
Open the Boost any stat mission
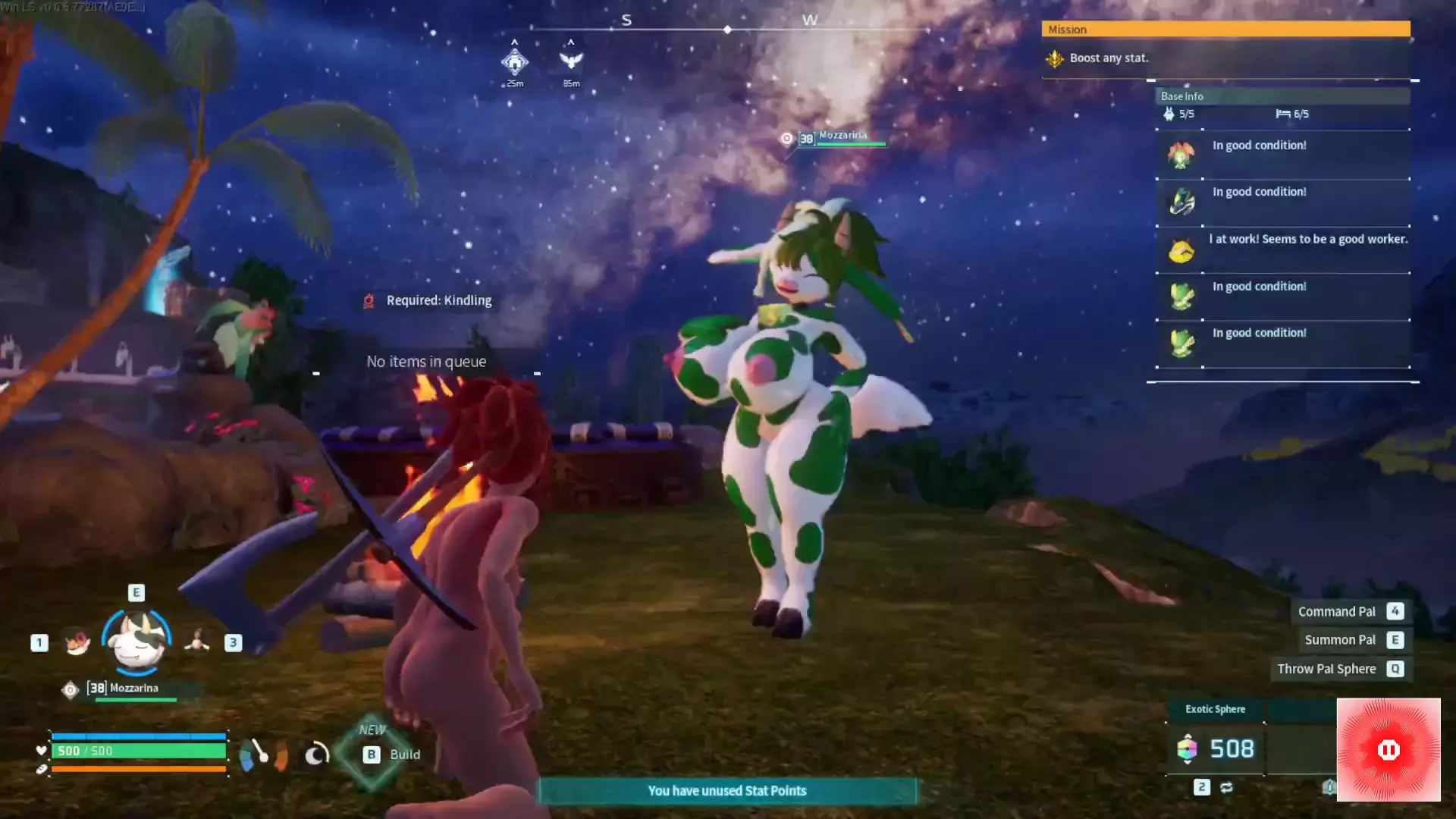[1109, 58]
